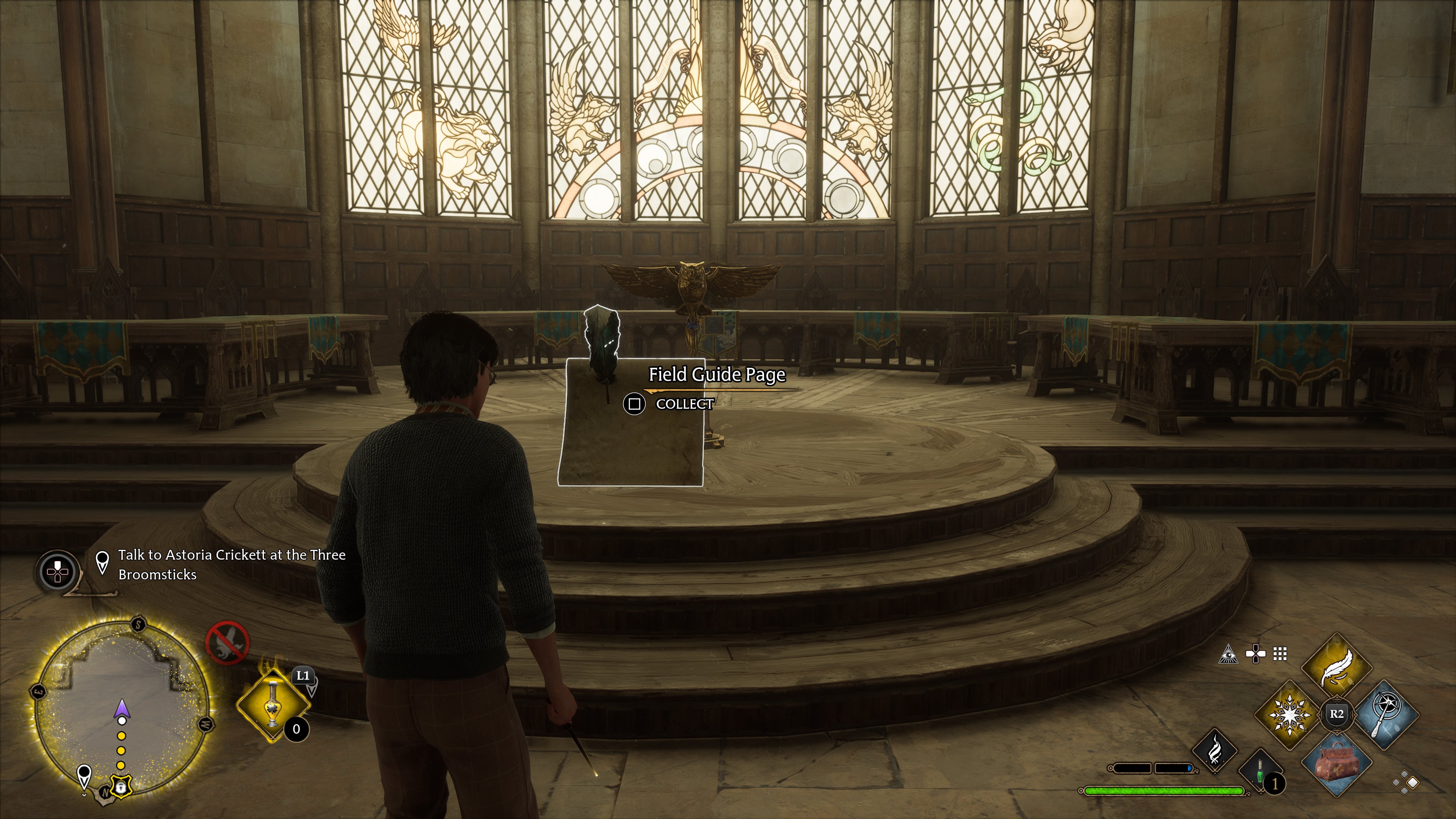Select the blue wand-burst spell slot
The image size is (1456, 819).
point(1385,714)
